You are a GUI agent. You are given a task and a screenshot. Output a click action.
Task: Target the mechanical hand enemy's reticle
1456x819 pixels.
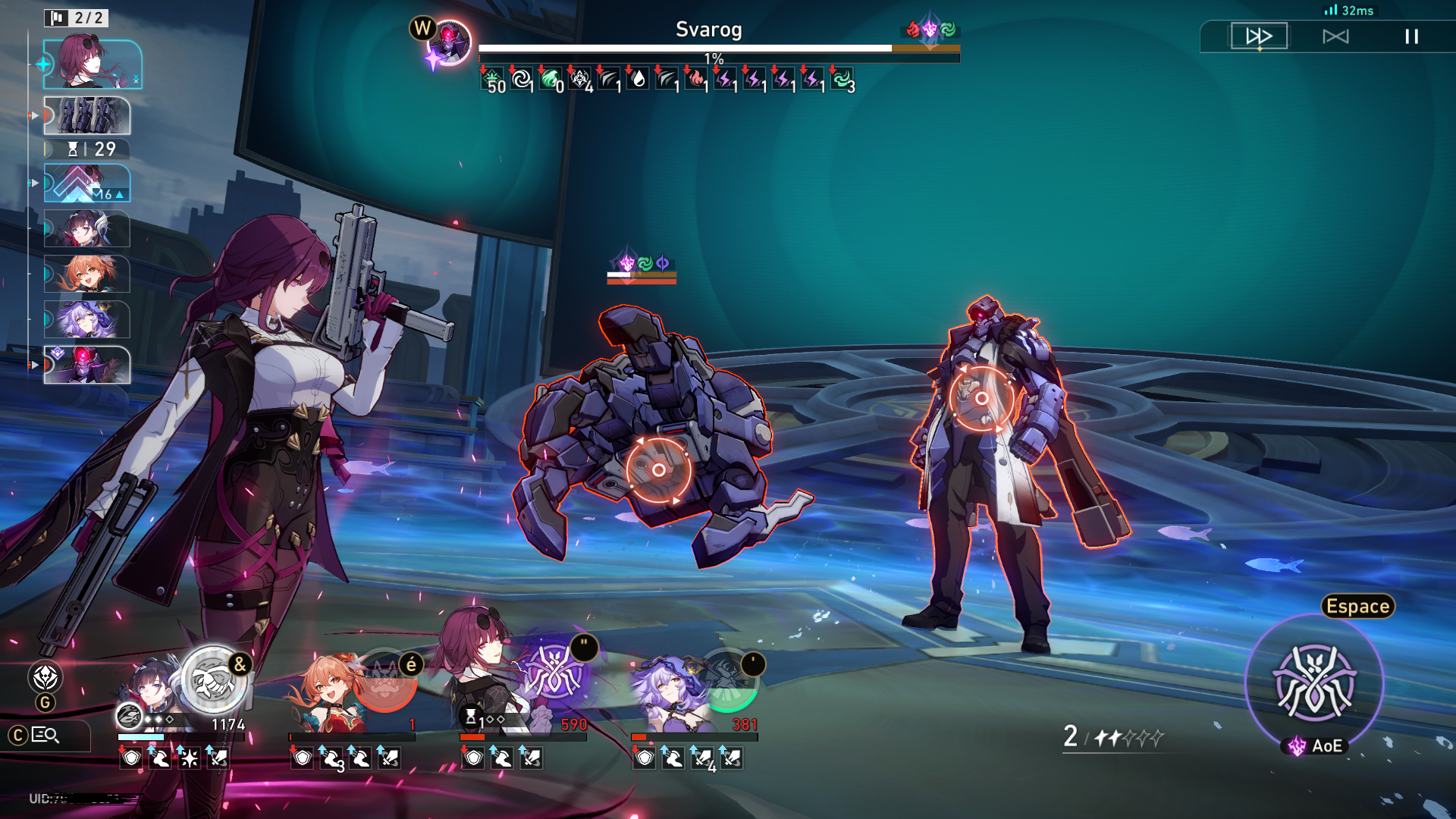click(x=658, y=470)
